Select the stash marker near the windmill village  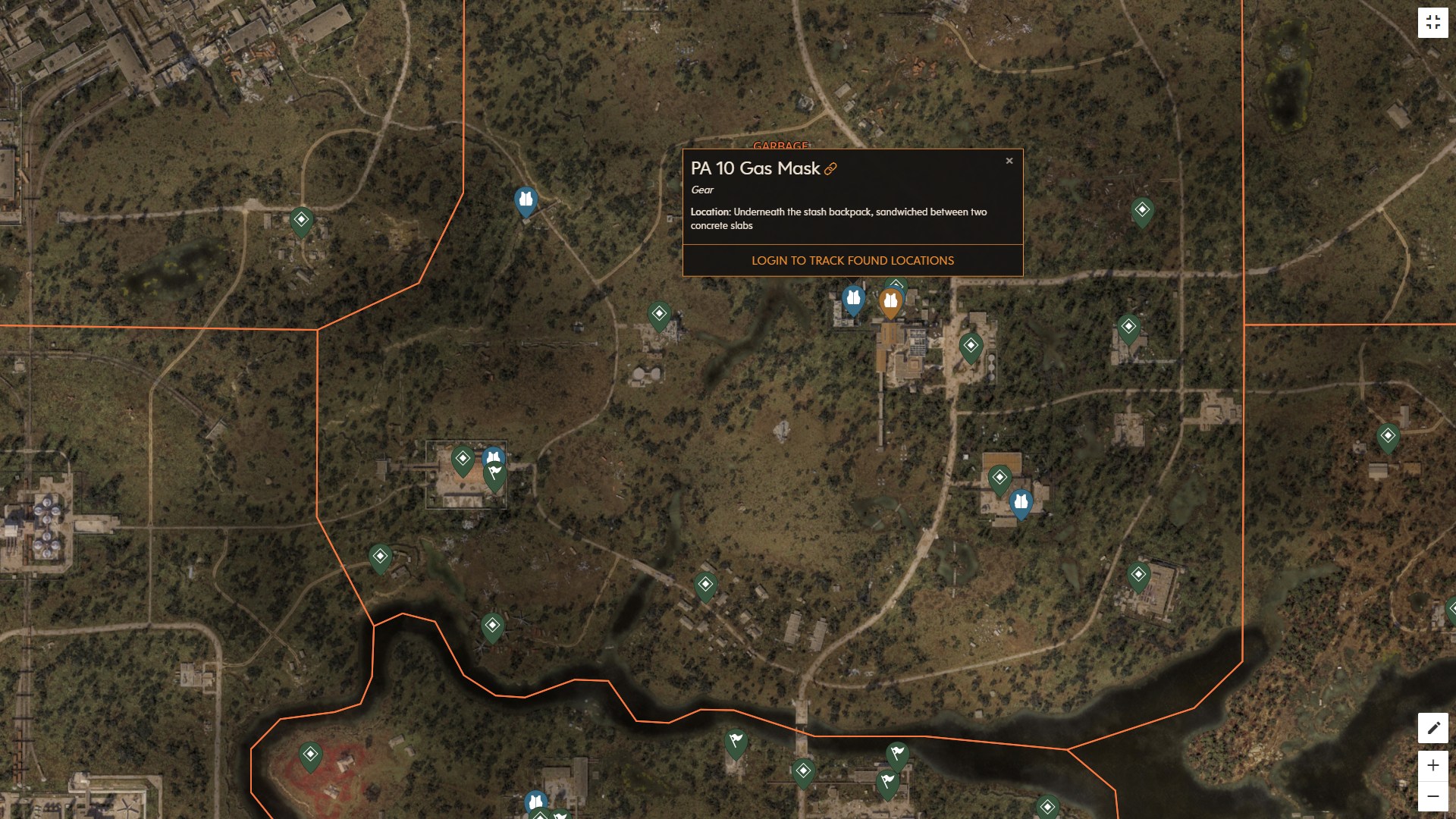click(x=493, y=623)
